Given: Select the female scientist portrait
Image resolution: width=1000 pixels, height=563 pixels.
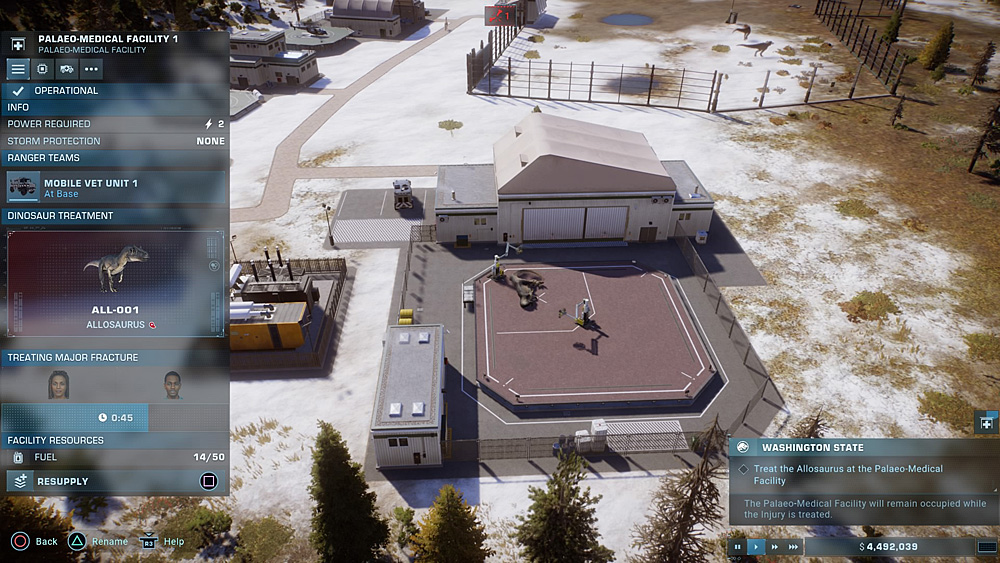Looking at the screenshot, I should click(59, 384).
